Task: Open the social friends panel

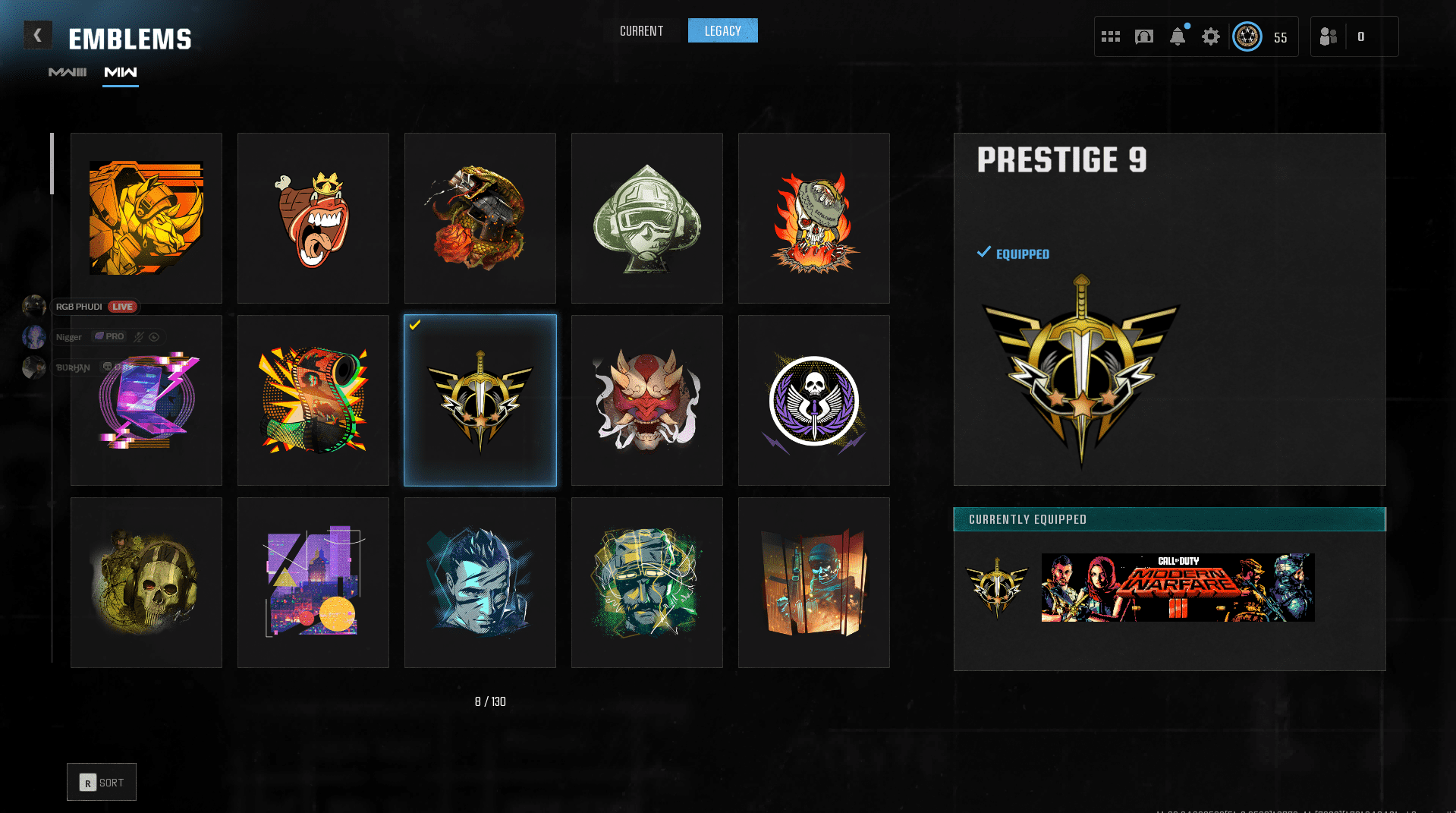Action: click(1329, 36)
